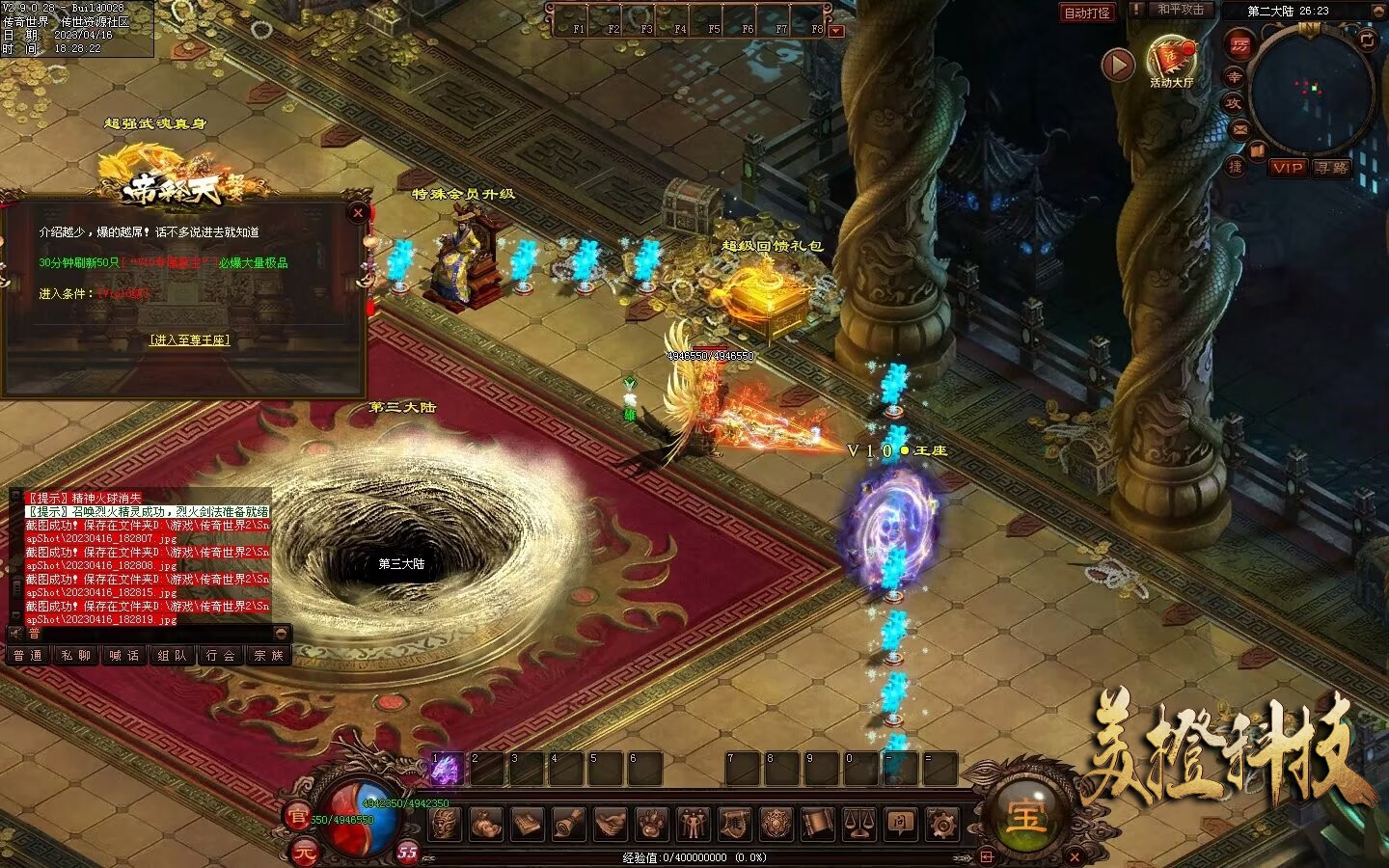1389x868 pixels.
Task: Activate the 寻路 pathfinding button
Action: click(x=1332, y=168)
